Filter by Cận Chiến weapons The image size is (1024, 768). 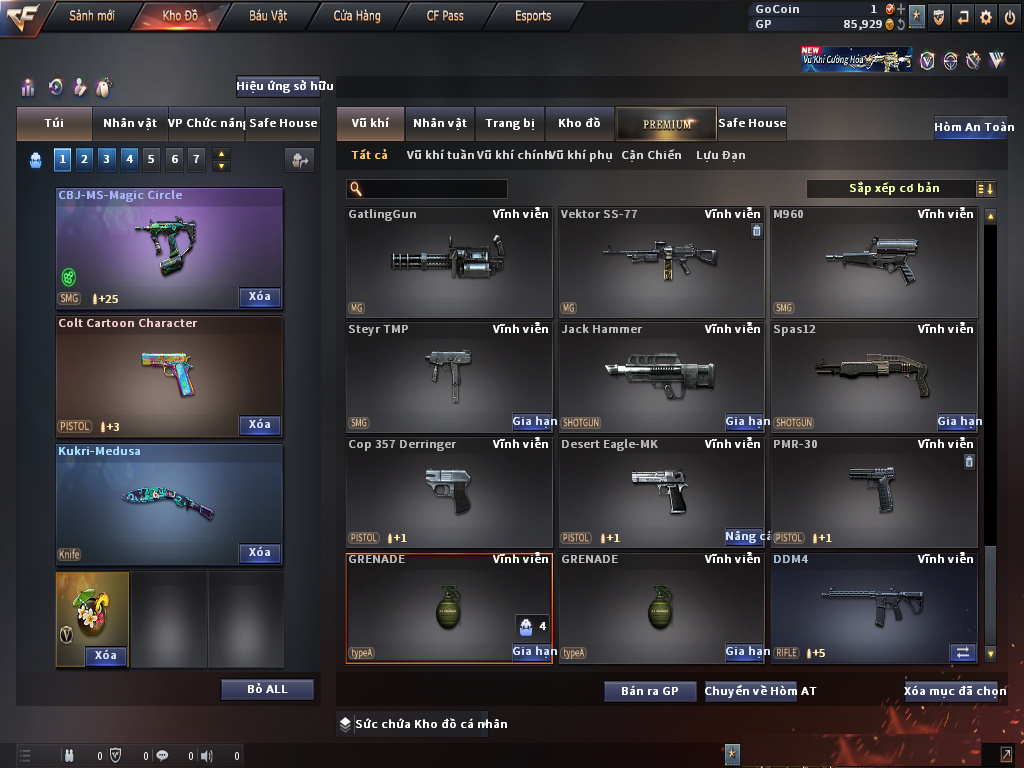pos(651,155)
